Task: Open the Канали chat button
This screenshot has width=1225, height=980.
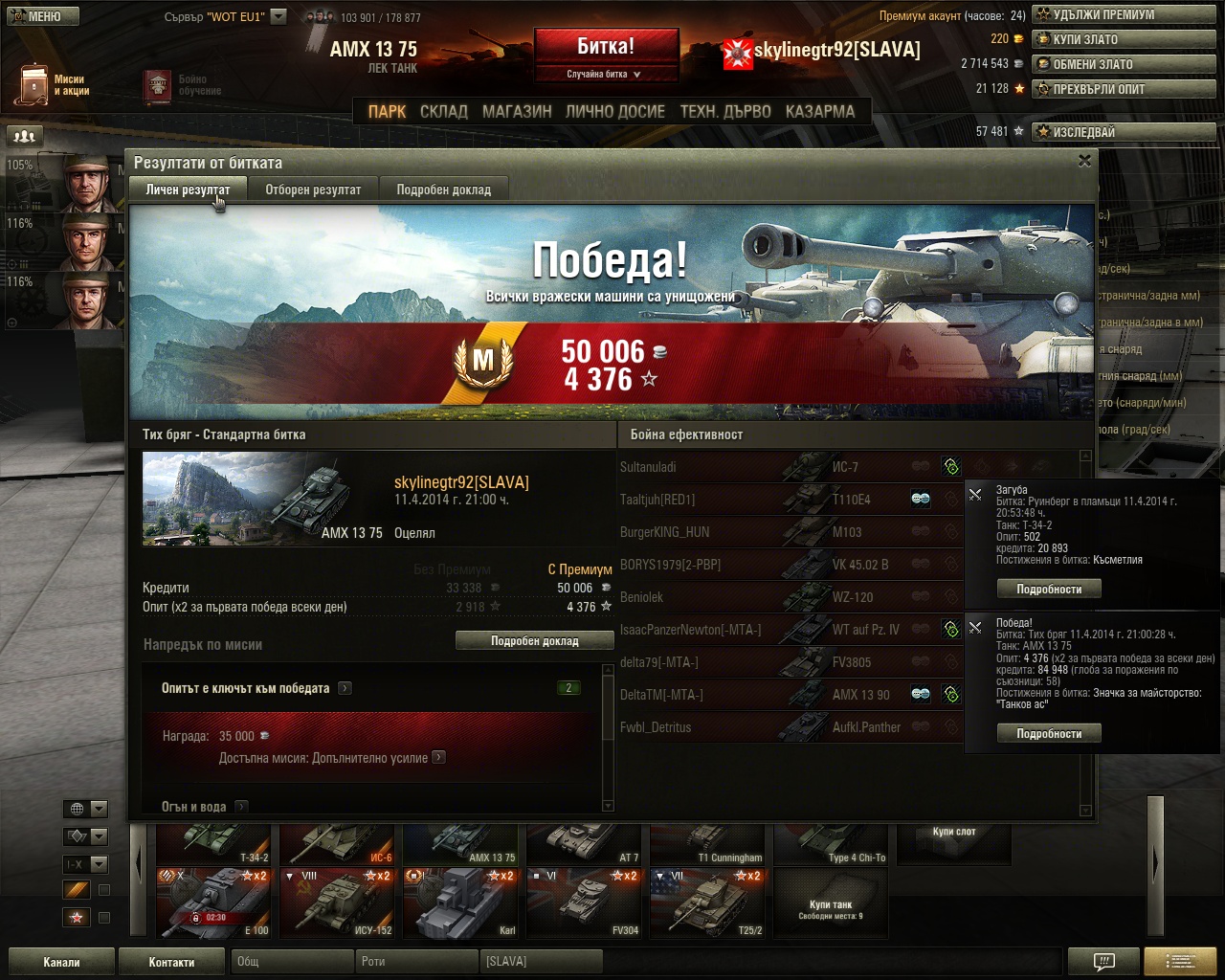Action: coord(61,962)
